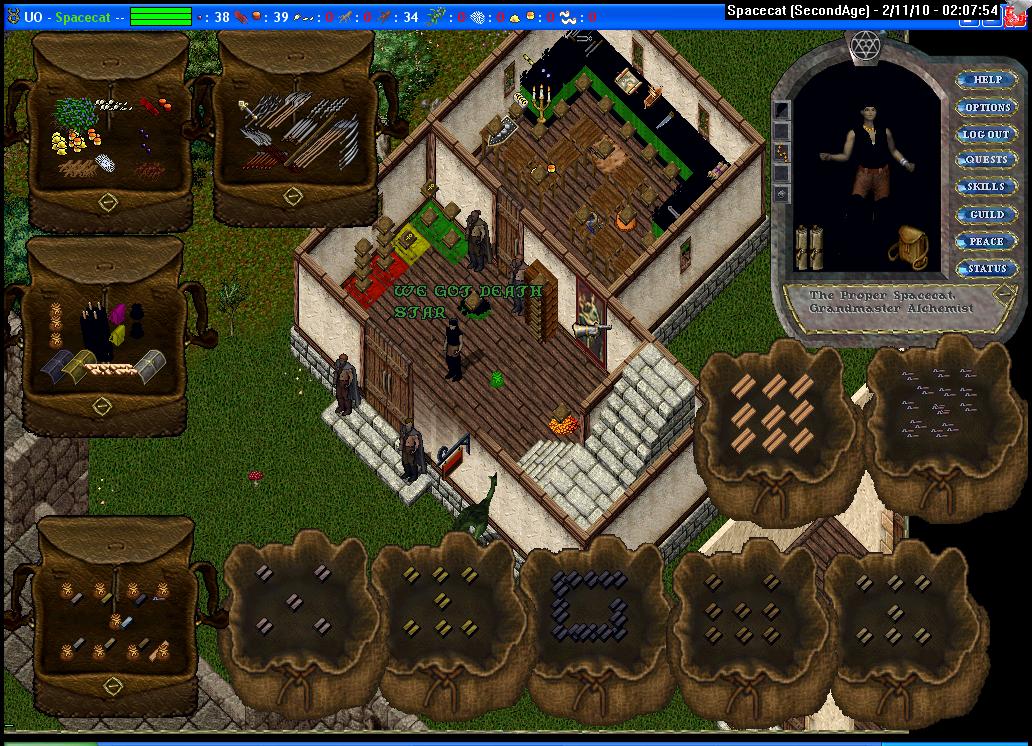This screenshot has width=1032, height=746.
Task: Show the character Status bar
Action: click(986, 268)
